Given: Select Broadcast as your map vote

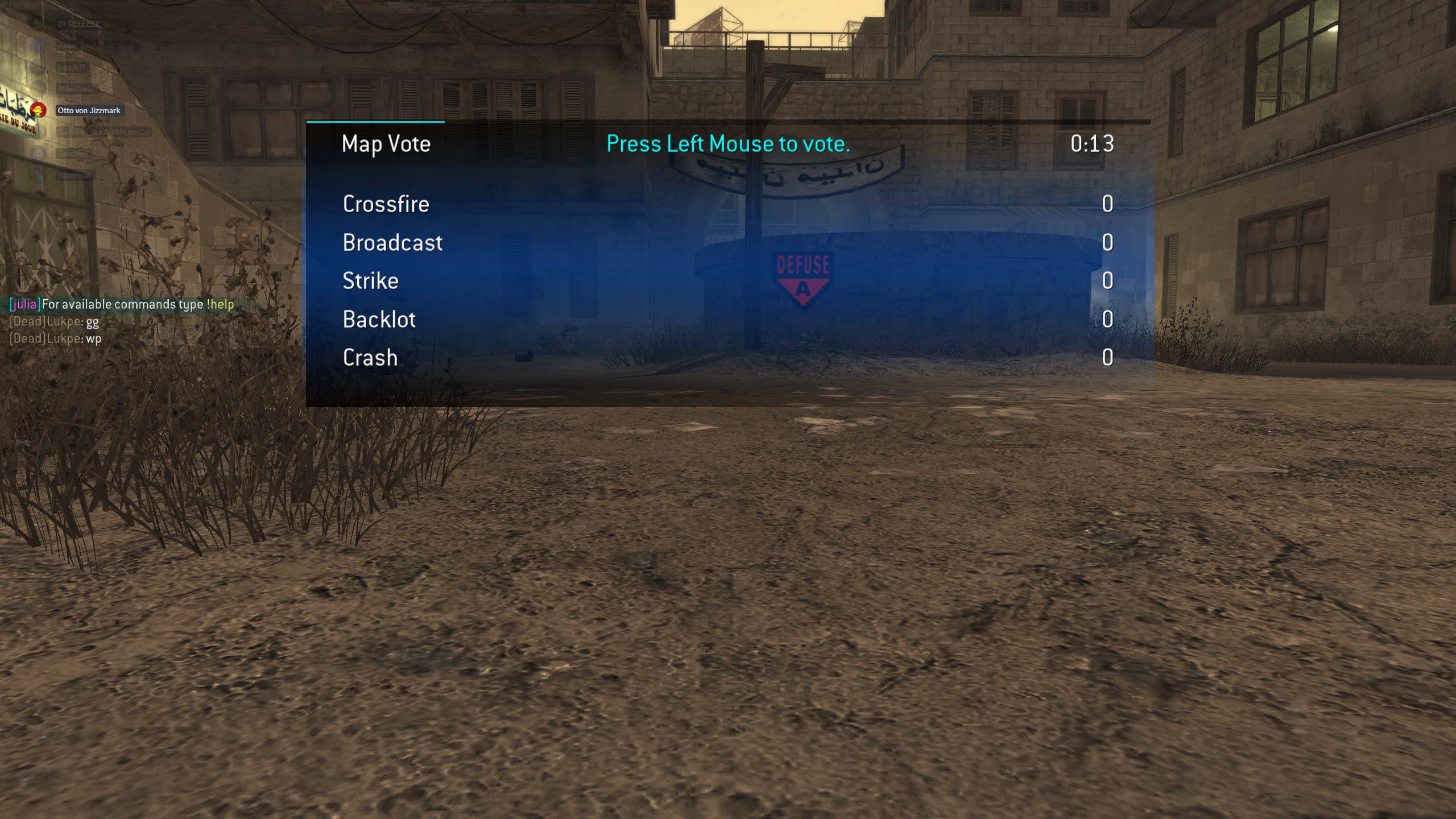Looking at the screenshot, I should pos(392,243).
